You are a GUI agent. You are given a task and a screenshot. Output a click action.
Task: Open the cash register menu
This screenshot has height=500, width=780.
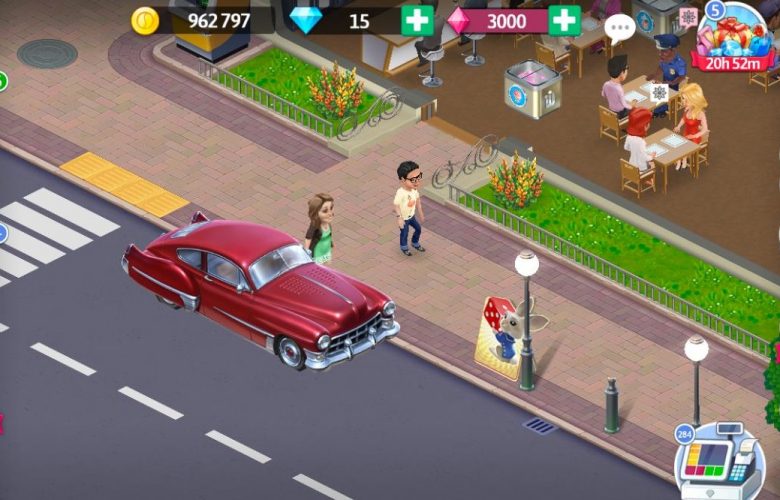pyautogui.click(x=716, y=462)
